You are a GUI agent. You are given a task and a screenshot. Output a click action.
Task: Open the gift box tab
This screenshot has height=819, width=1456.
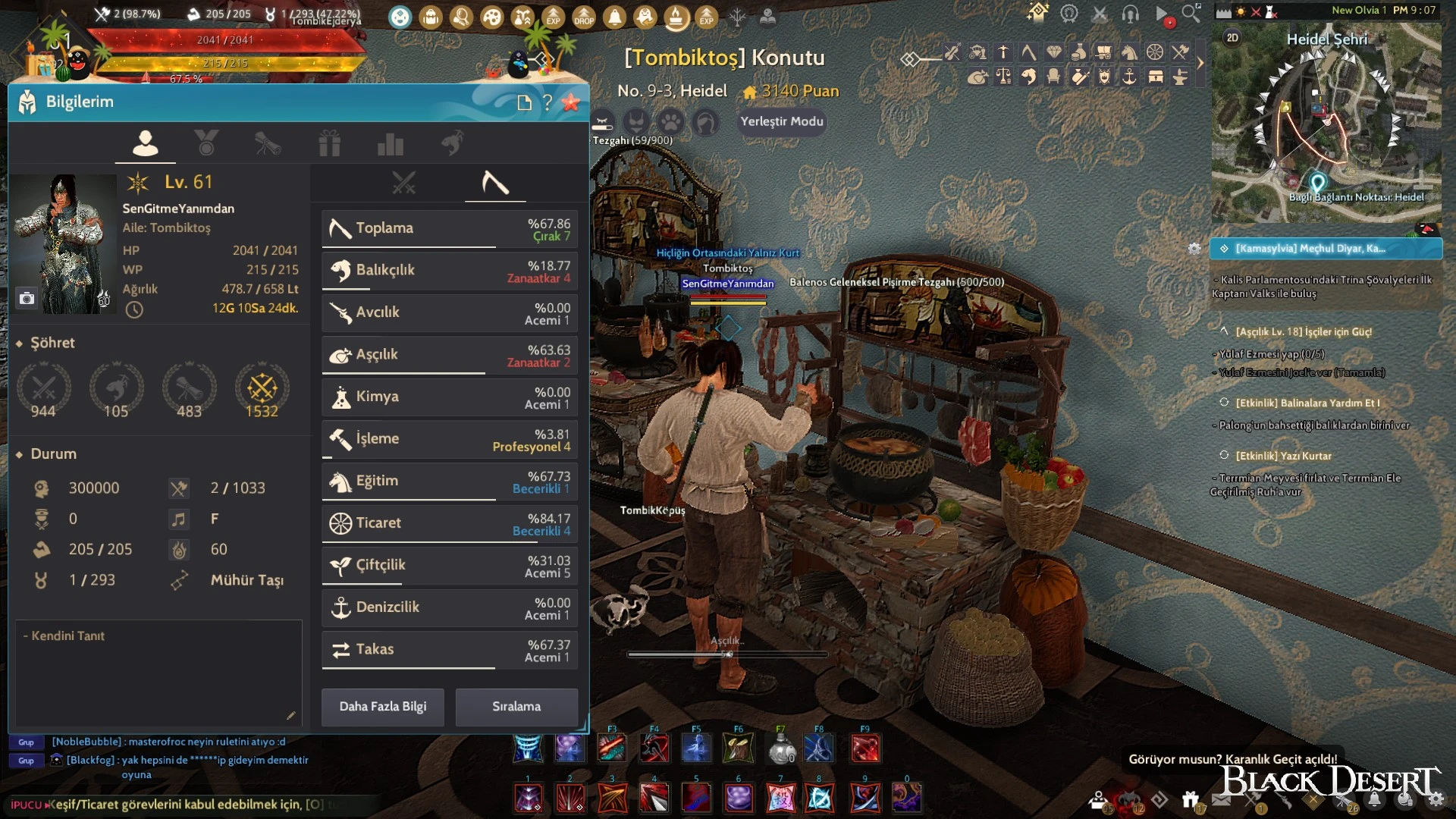click(x=329, y=143)
